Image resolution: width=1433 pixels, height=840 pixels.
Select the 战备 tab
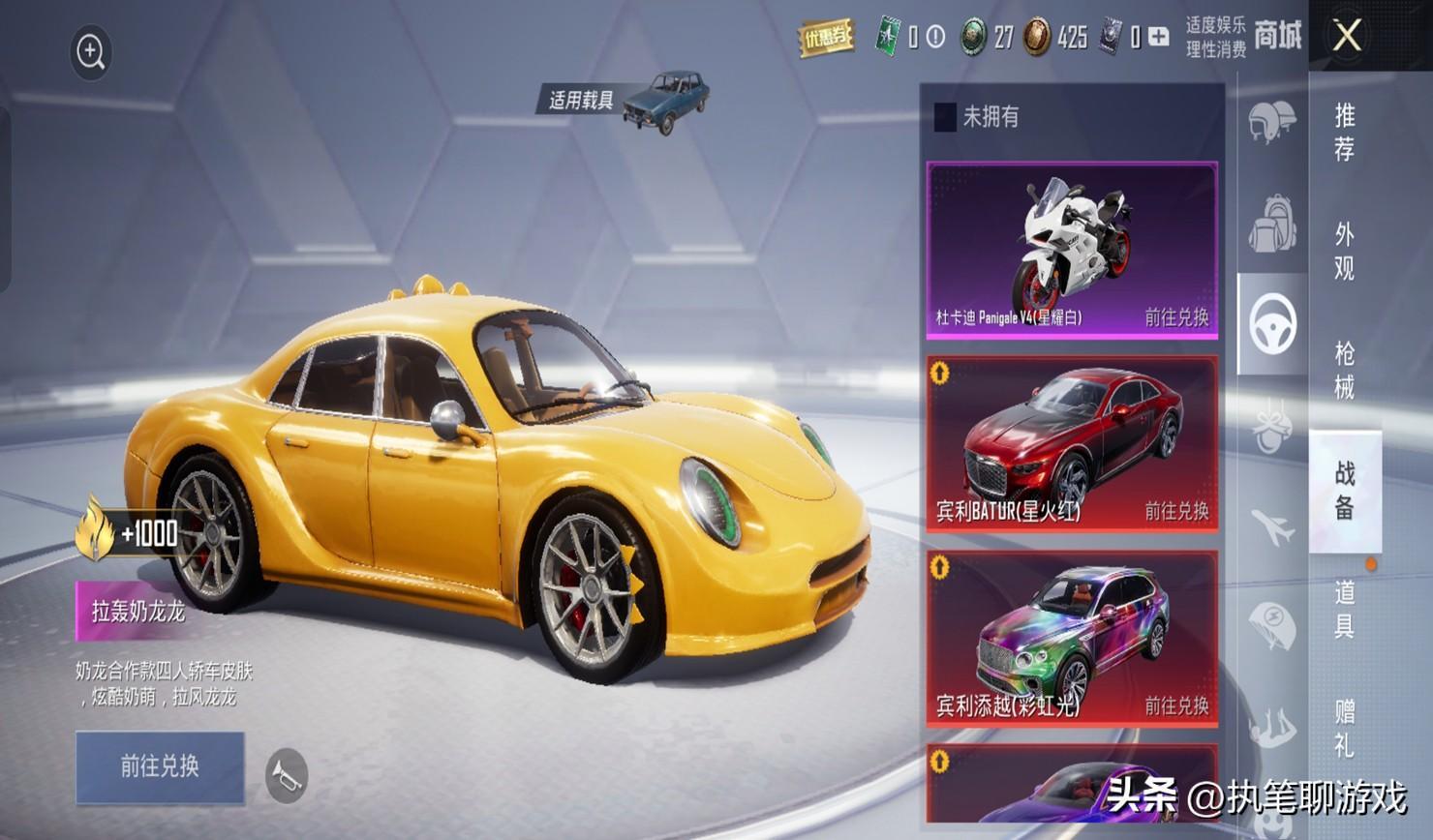click(1345, 491)
